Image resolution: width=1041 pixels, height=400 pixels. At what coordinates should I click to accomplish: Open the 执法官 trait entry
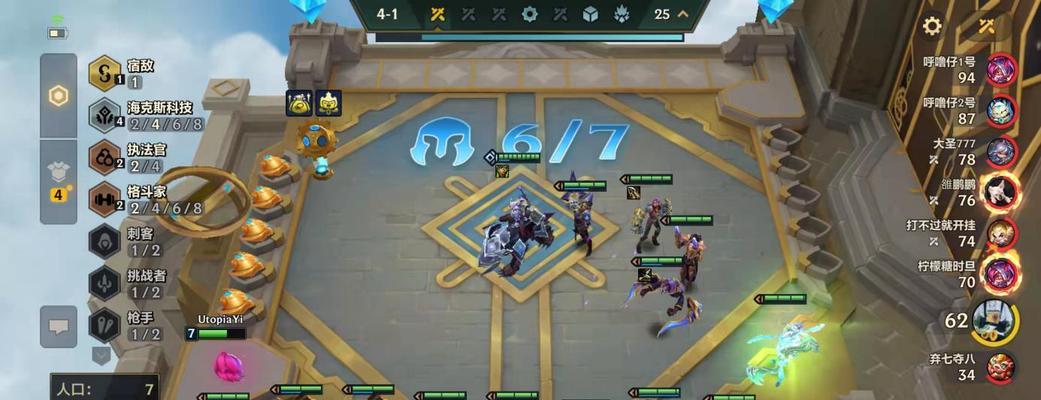pos(104,157)
